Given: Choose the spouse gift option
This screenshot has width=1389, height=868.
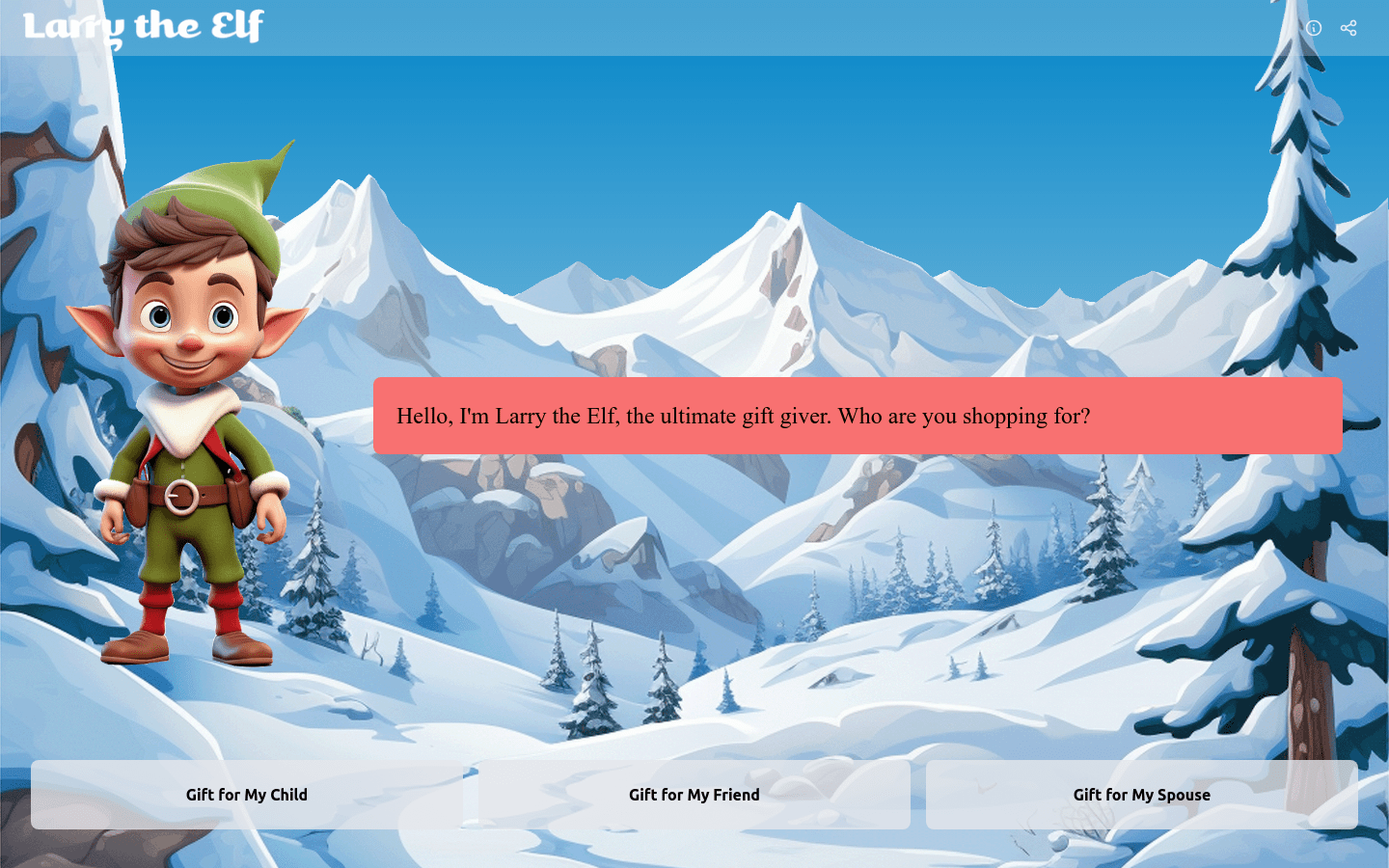Looking at the screenshot, I should tap(1141, 794).
